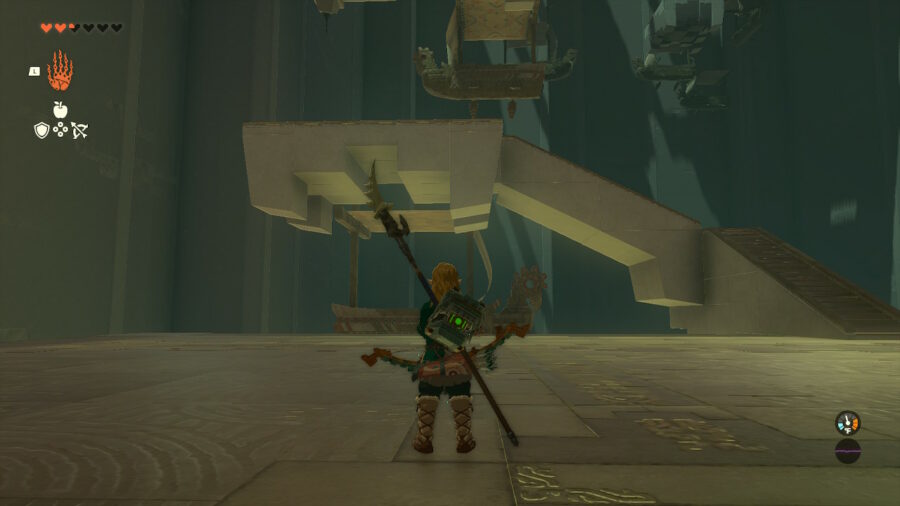Select the apple quick-item icon
Image resolution: width=900 pixels, height=506 pixels.
60,110
